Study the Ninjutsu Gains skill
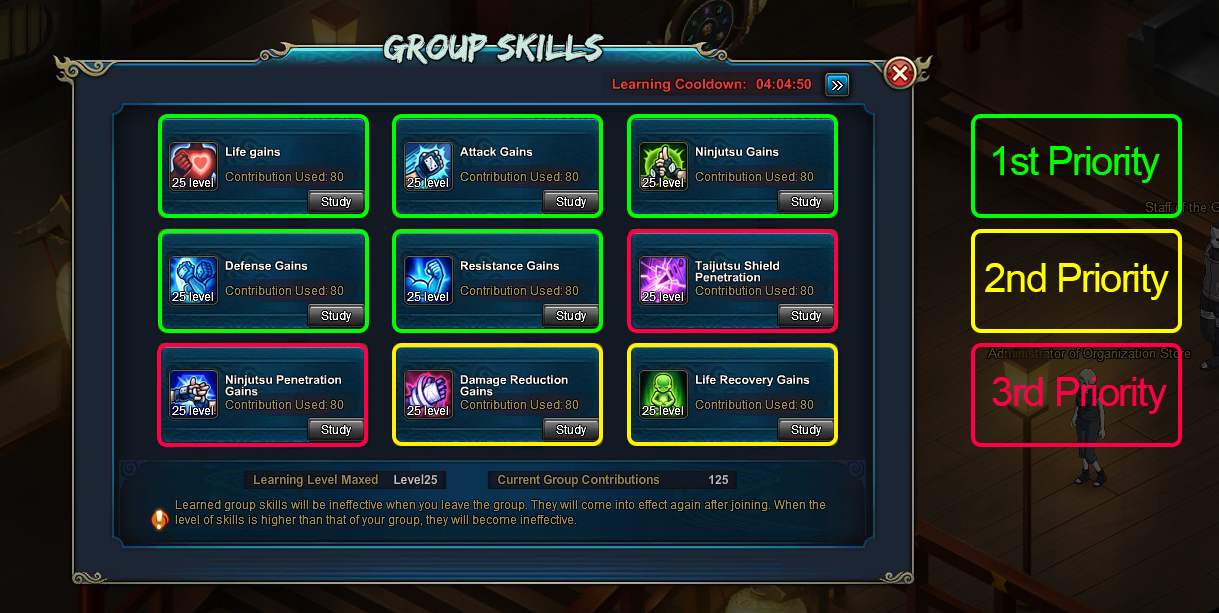 tap(806, 202)
